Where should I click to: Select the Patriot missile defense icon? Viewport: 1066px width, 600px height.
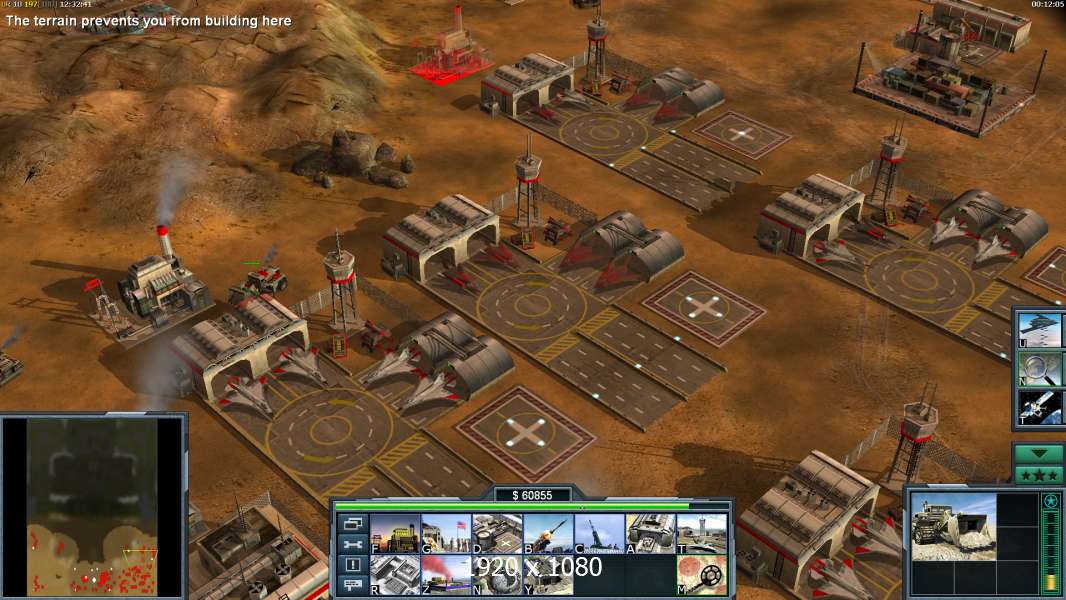tap(548, 534)
